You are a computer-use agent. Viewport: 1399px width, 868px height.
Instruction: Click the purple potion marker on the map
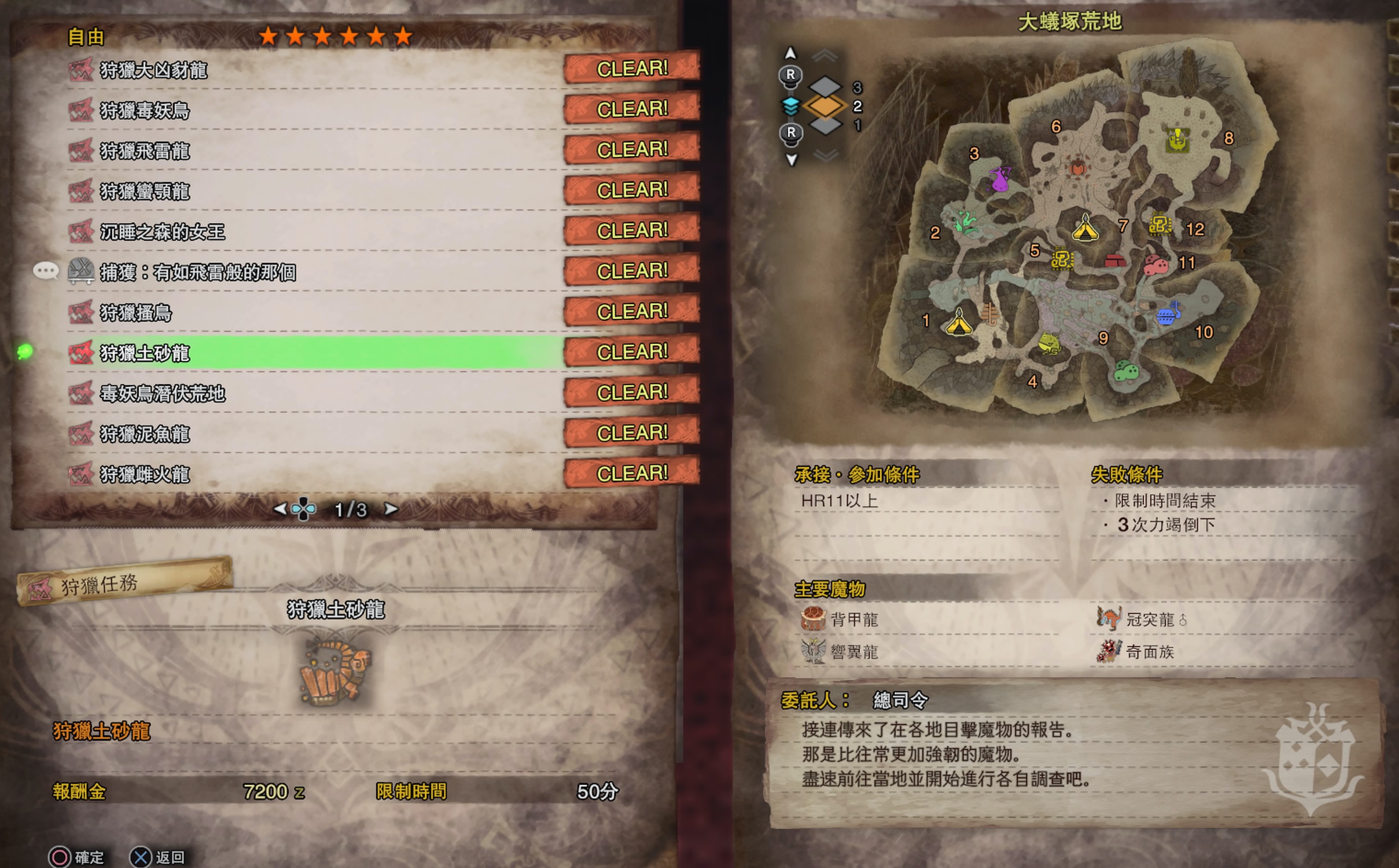[1000, 180]
